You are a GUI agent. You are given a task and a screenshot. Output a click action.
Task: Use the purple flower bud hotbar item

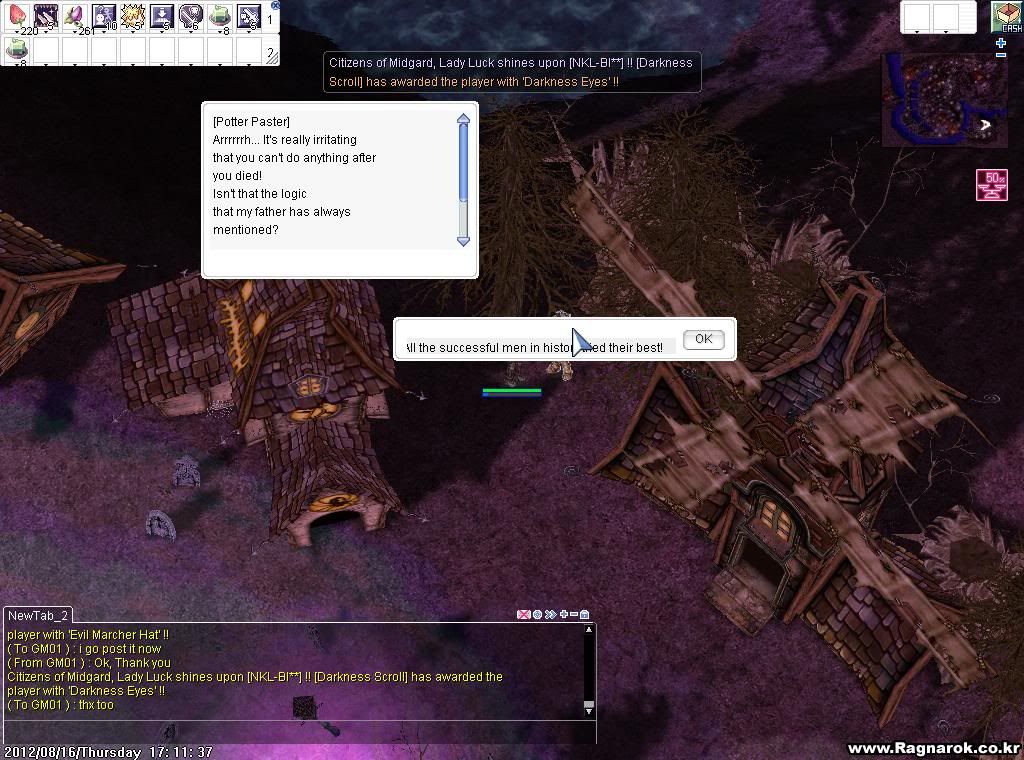click(74, 16)
